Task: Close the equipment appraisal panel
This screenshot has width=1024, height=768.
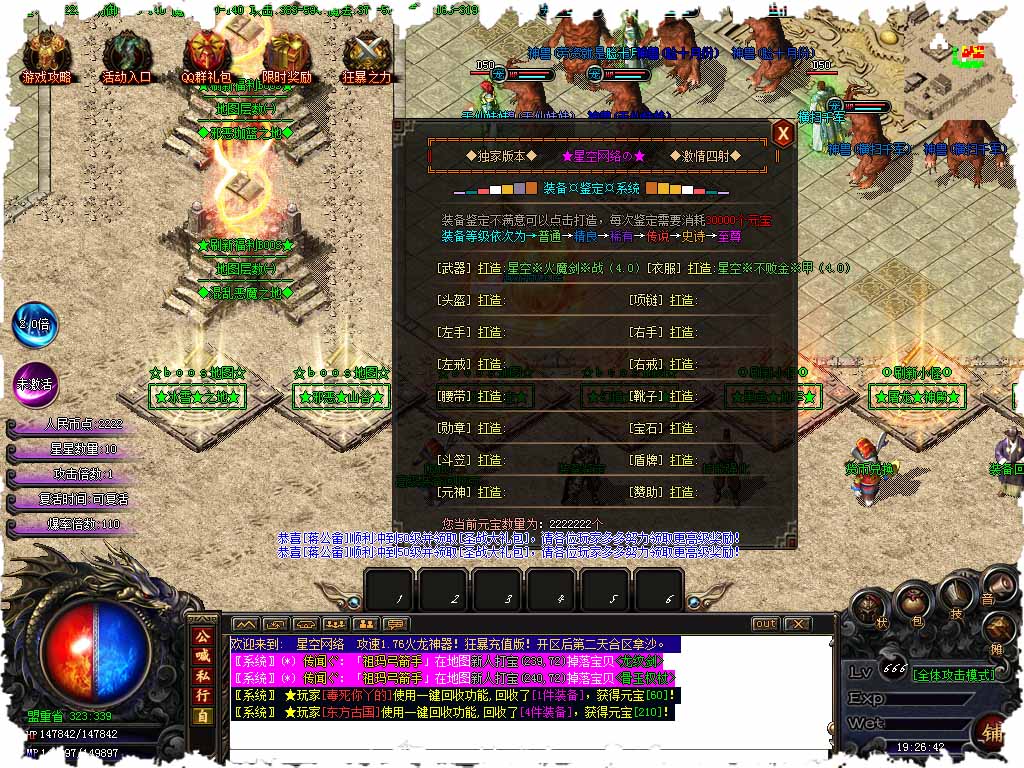Action: click(783, 134)
